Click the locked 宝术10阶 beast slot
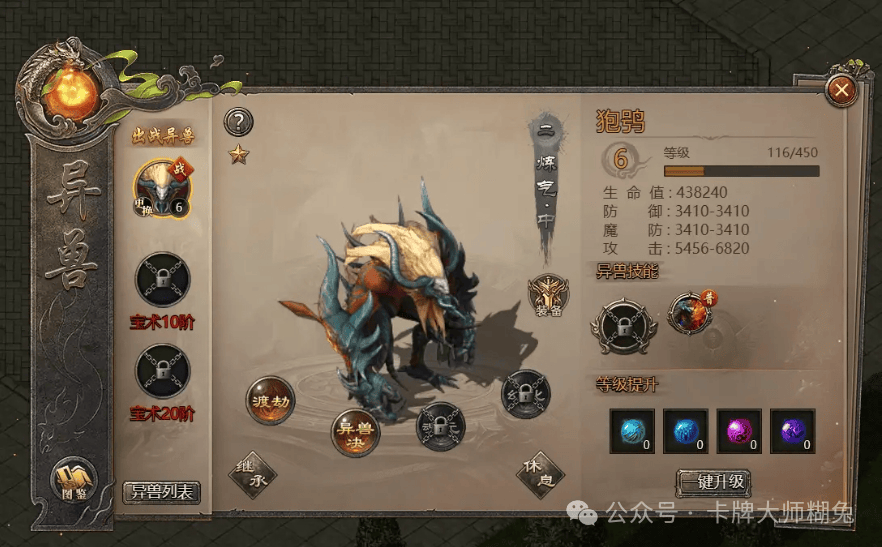882x547 pixels. (162, 279)
